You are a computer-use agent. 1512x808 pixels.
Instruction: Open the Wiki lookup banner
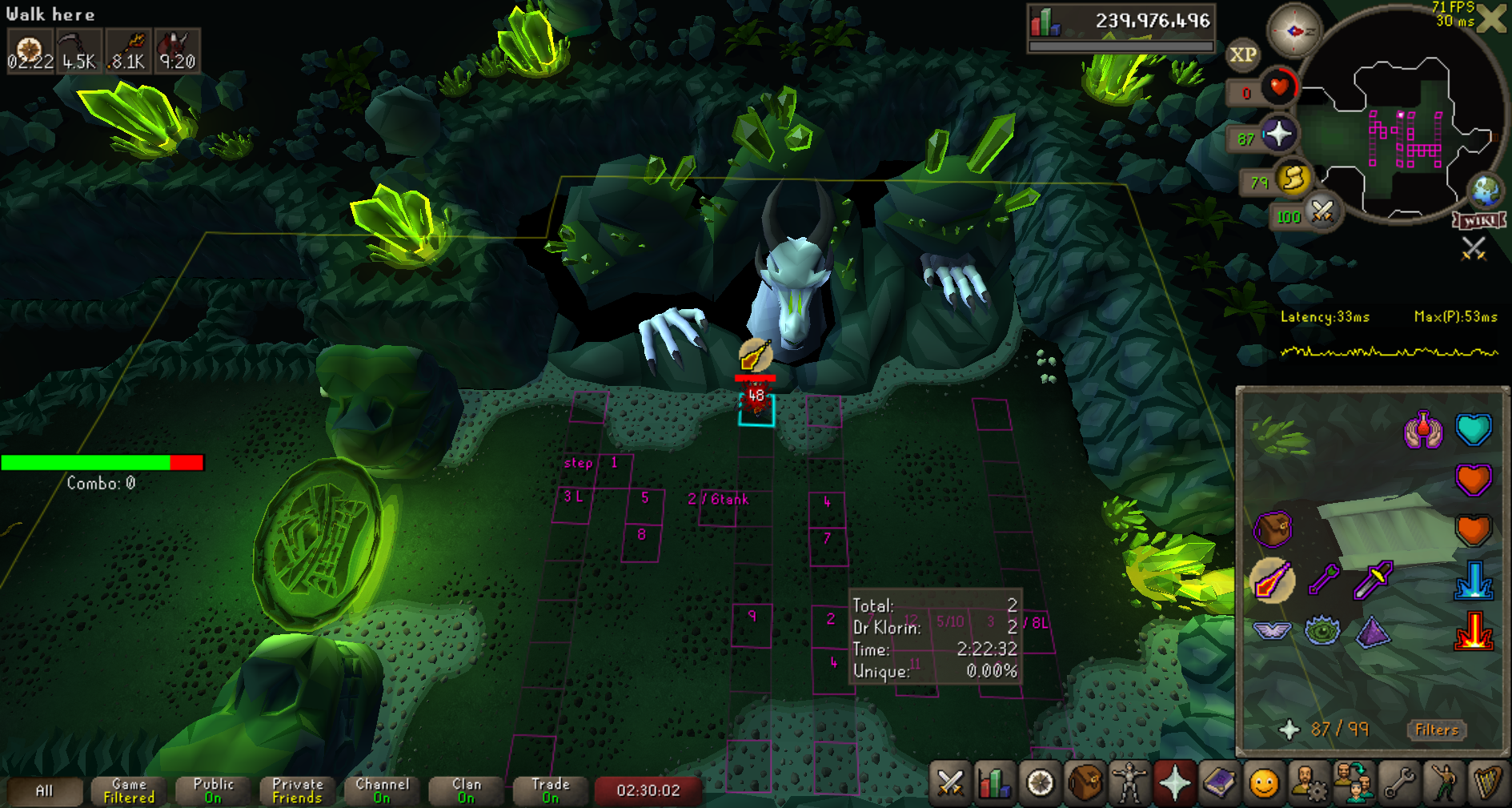pyautogui.click(x=1479, y=220)
